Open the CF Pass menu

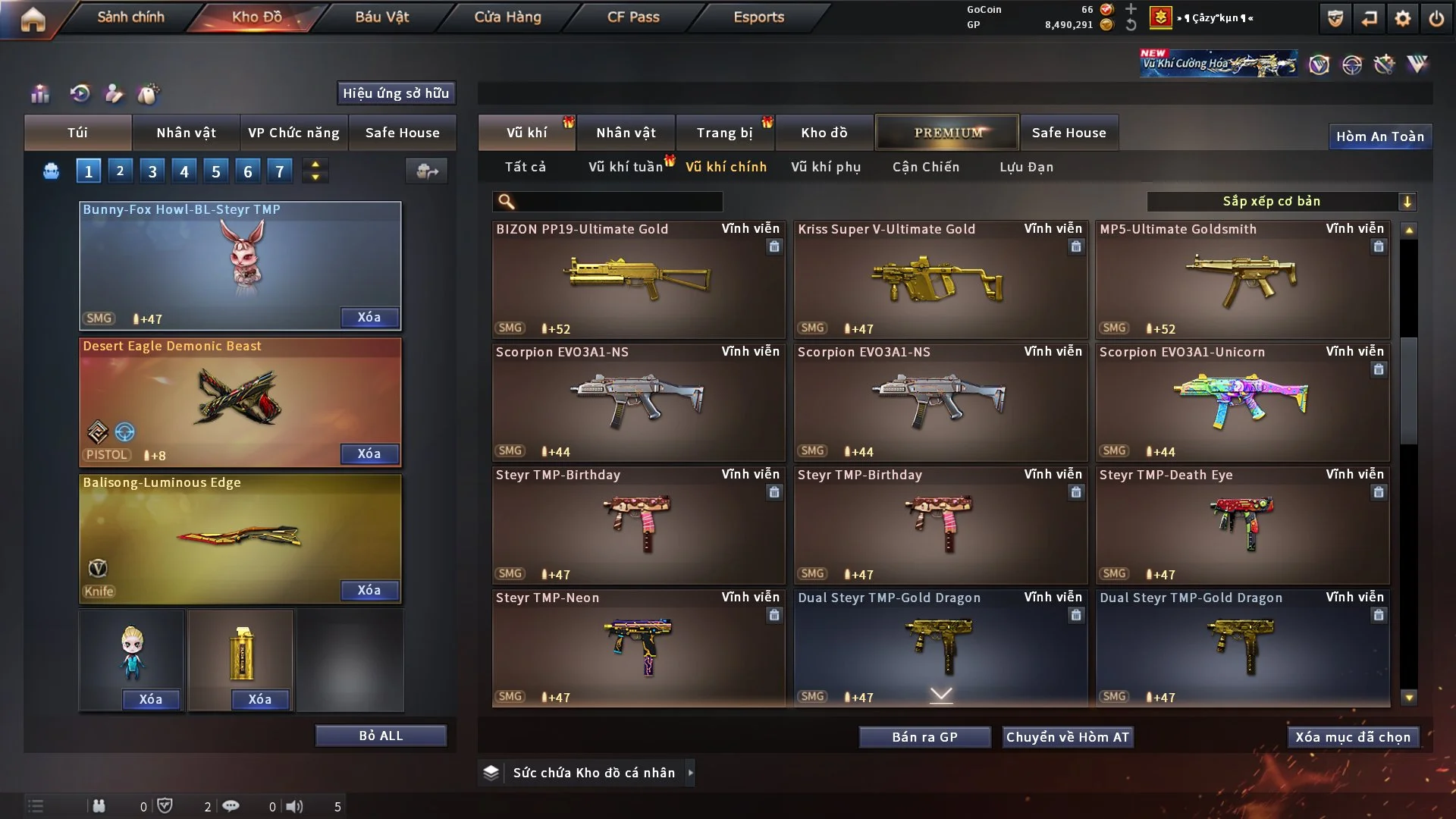633,17
